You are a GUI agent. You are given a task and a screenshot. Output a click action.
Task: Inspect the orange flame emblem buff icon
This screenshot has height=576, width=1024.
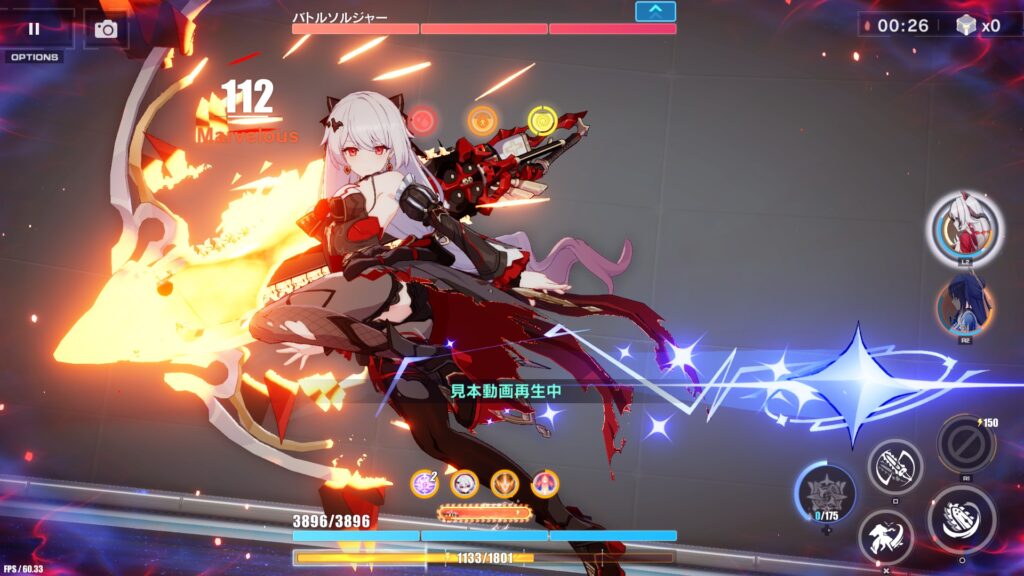point(505,484)
